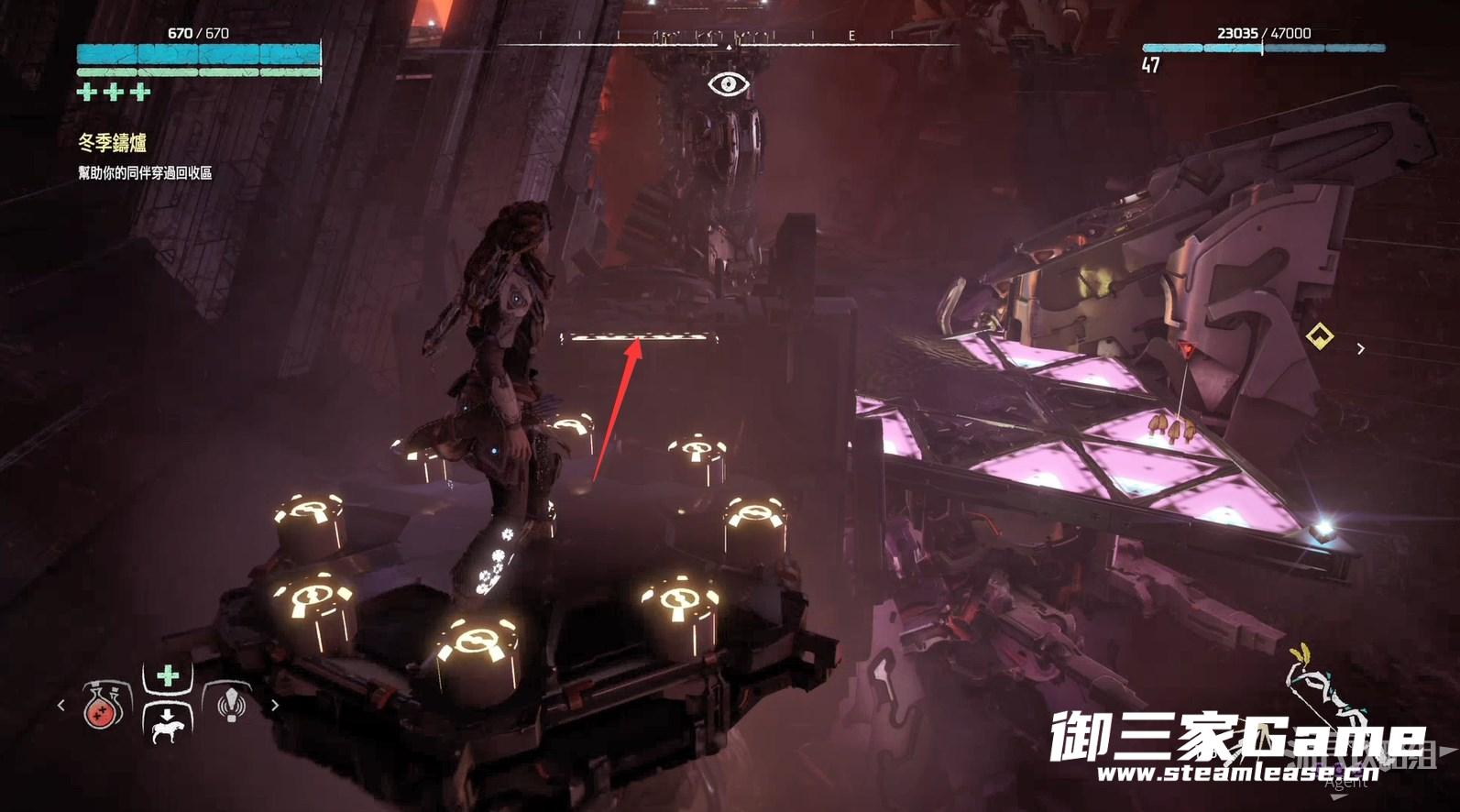This screenshot has height=812, width=1460.
Task: Select the red health potion slot
Action: tap(104, 706)
